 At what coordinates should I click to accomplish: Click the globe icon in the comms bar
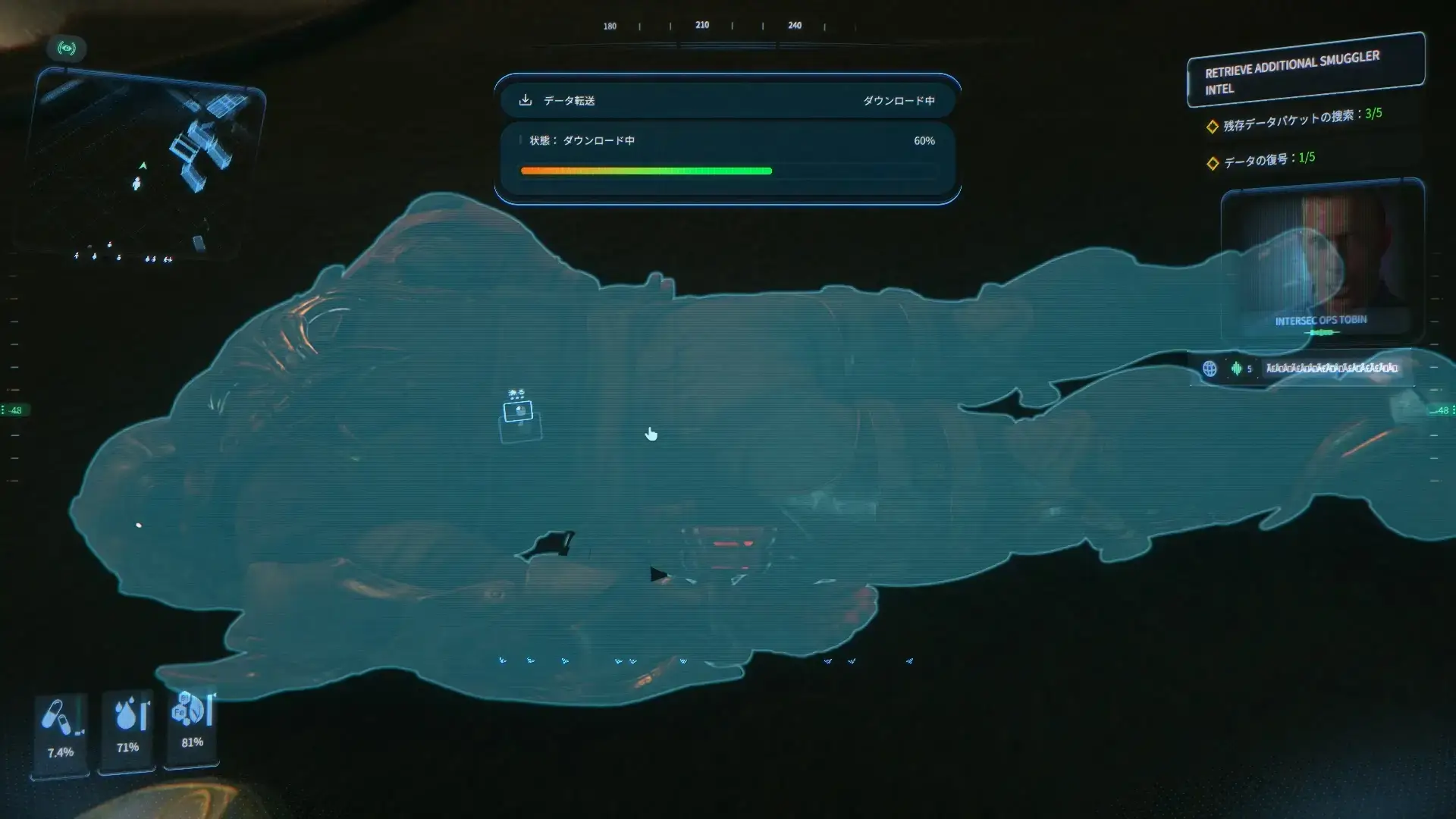1210,369
